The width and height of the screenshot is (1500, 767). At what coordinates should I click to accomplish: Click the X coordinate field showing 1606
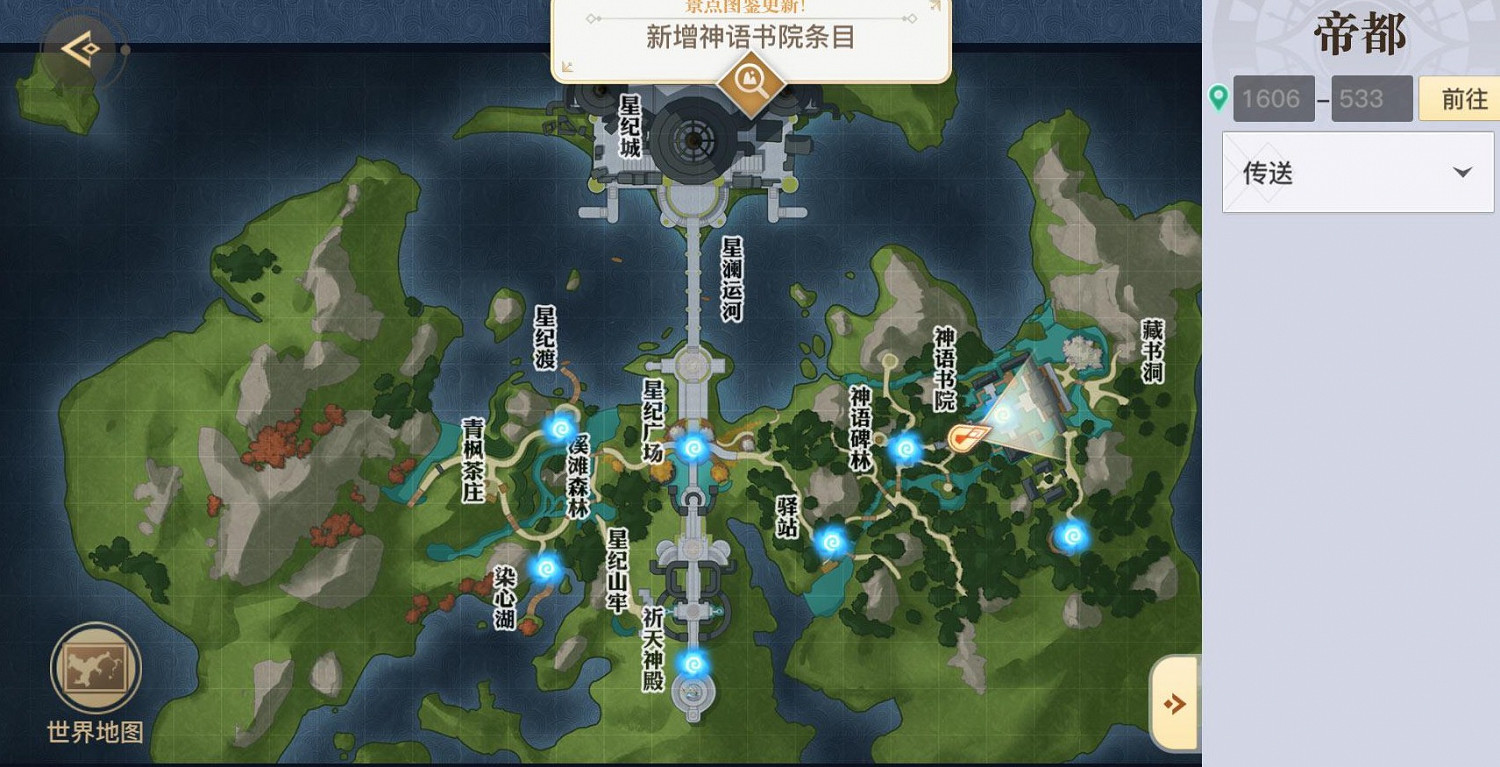coord(1272,98)
